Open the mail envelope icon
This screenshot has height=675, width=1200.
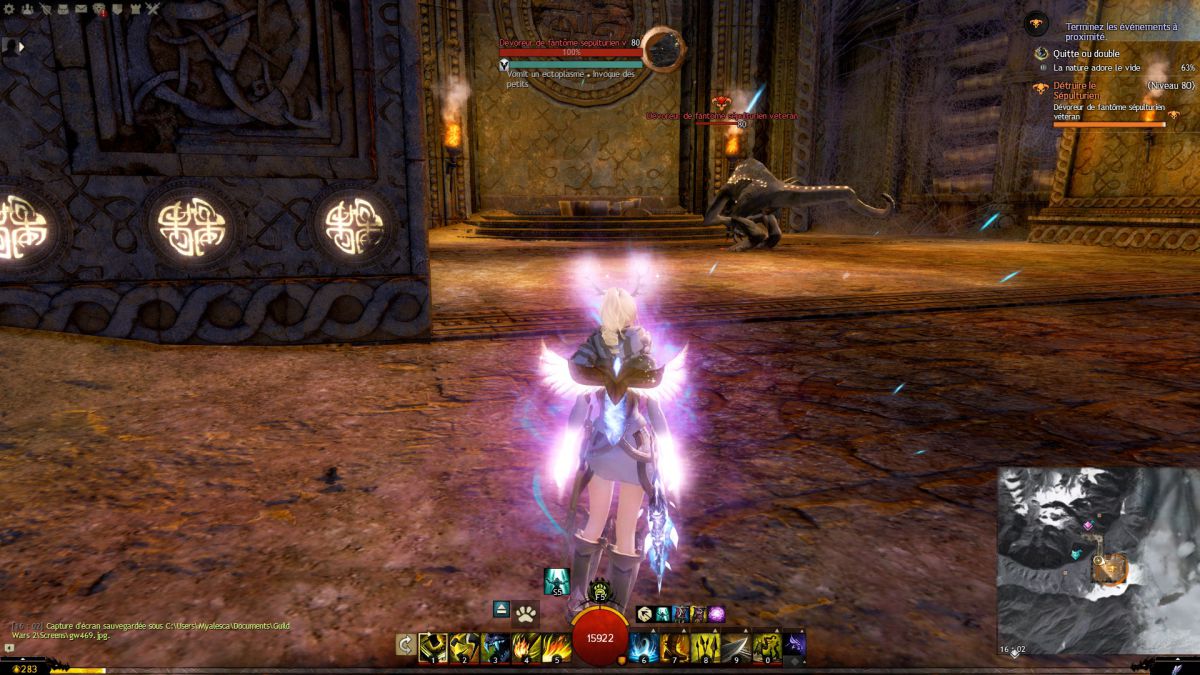[x=81, y=9]
